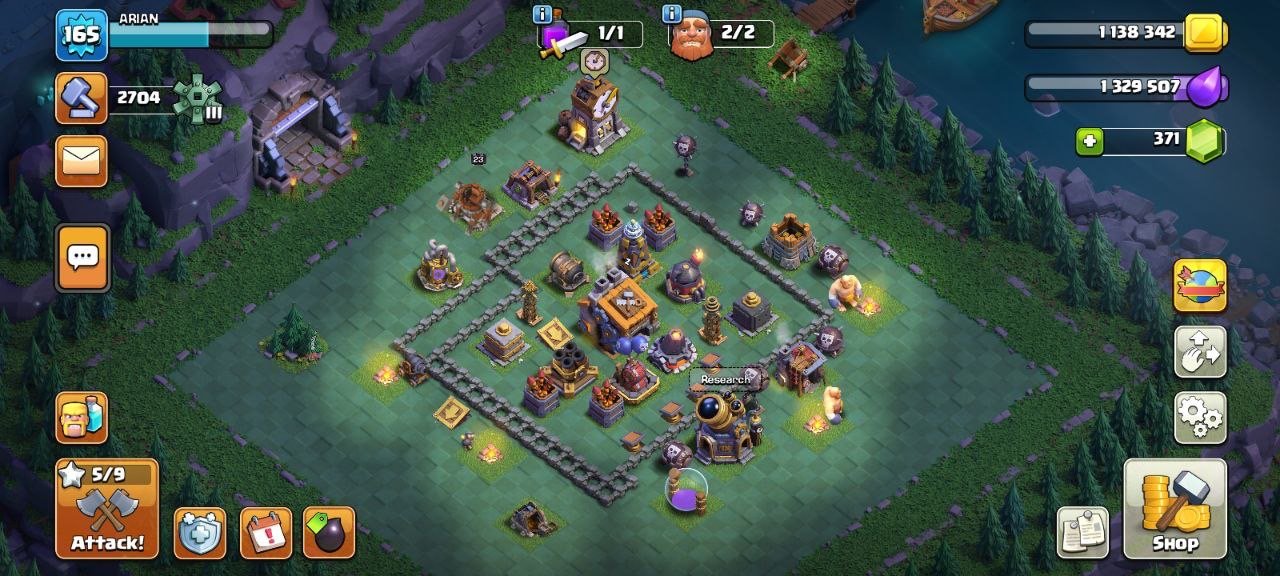This screenshot has height=576, width=1280.
Task: Open the trader bomb offer icon
Action: pos(328,533)
